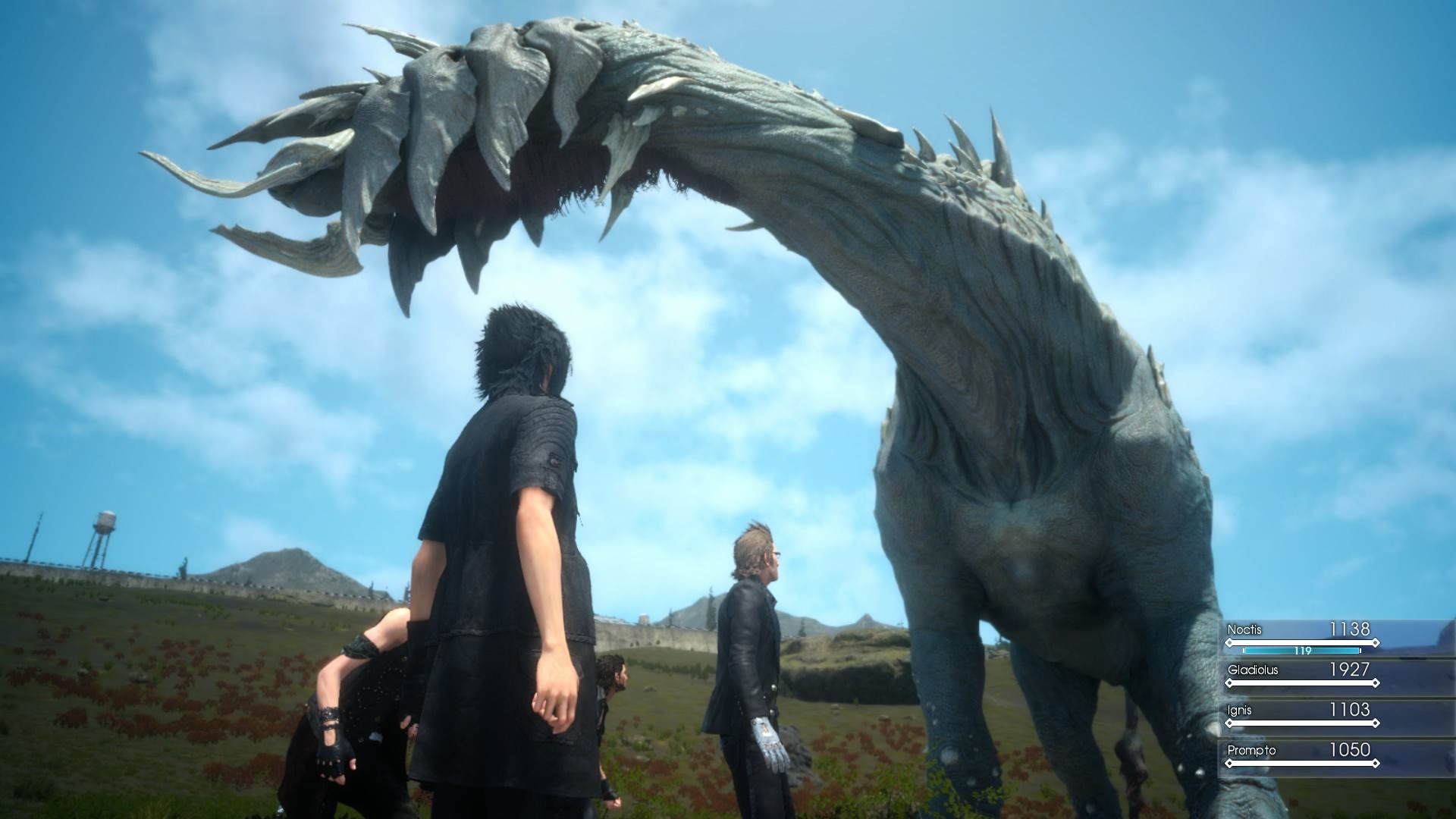Click Noctis's HP value 1138
The image size is (1456, 819).
(x=1349, y=629)
